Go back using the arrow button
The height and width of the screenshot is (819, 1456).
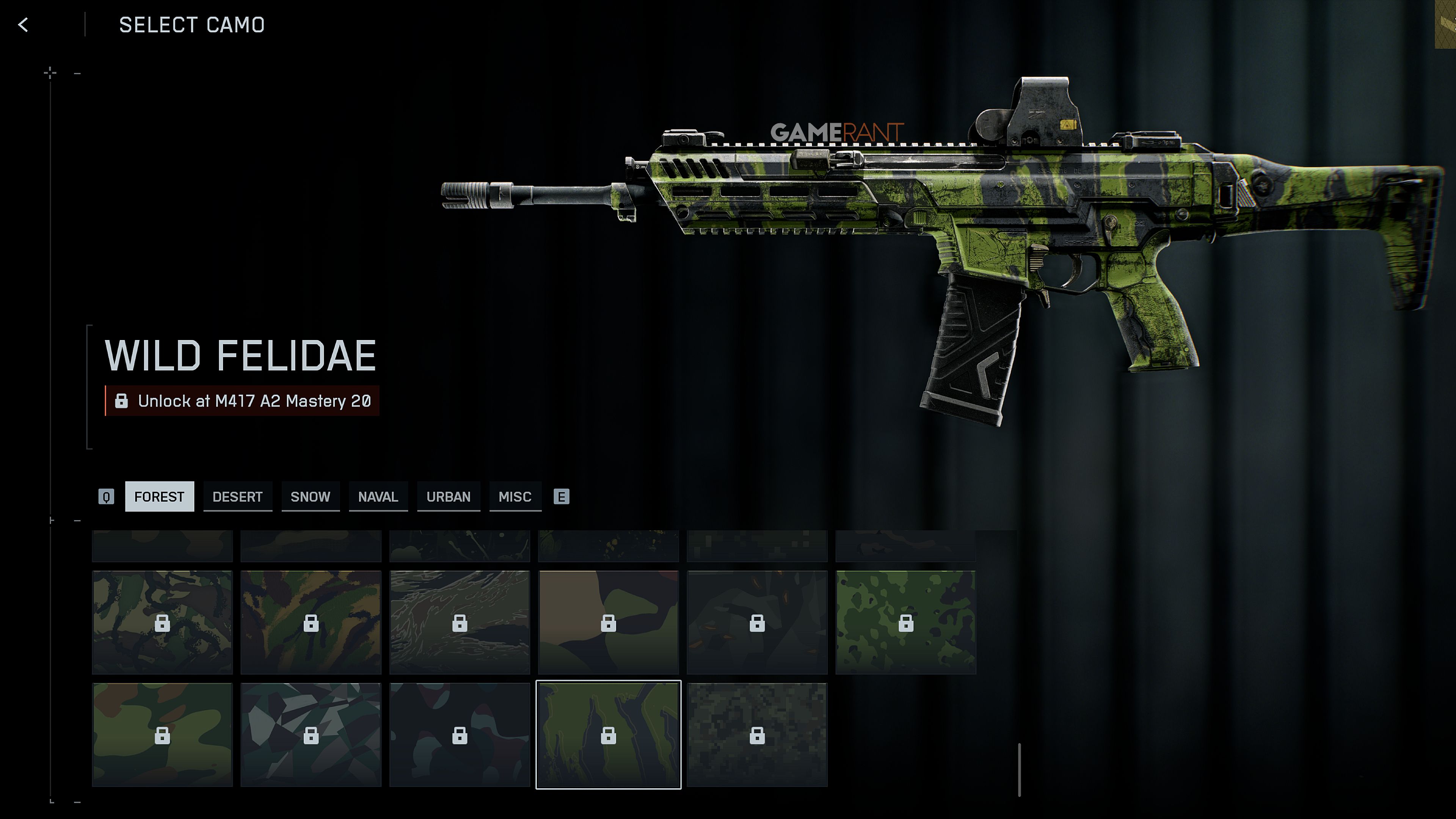coord(23,25)
